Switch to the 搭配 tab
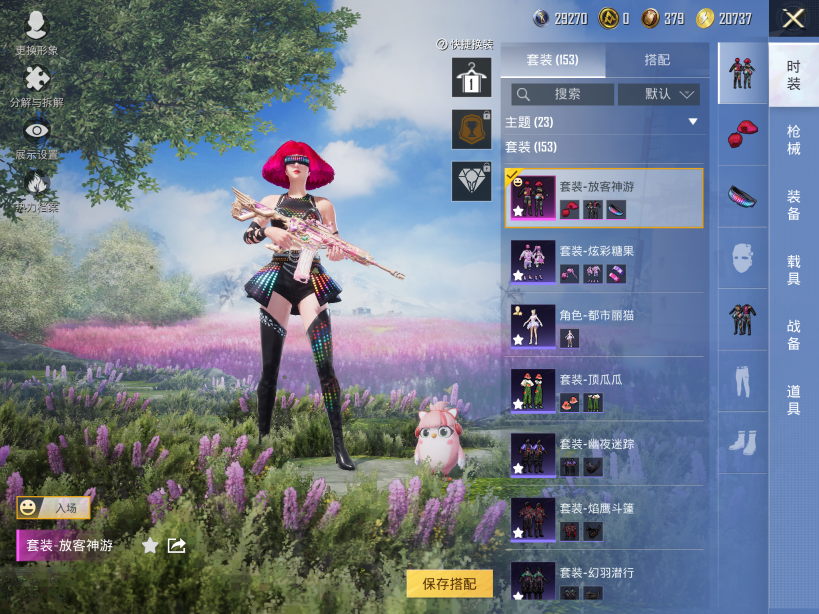 [657, 60]
